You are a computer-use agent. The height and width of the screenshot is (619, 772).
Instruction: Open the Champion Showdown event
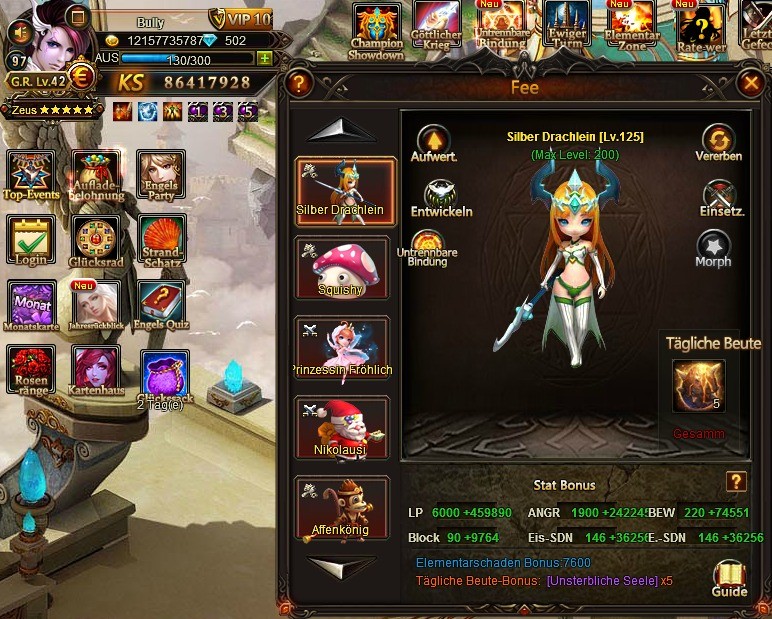(x=376, y=28)
